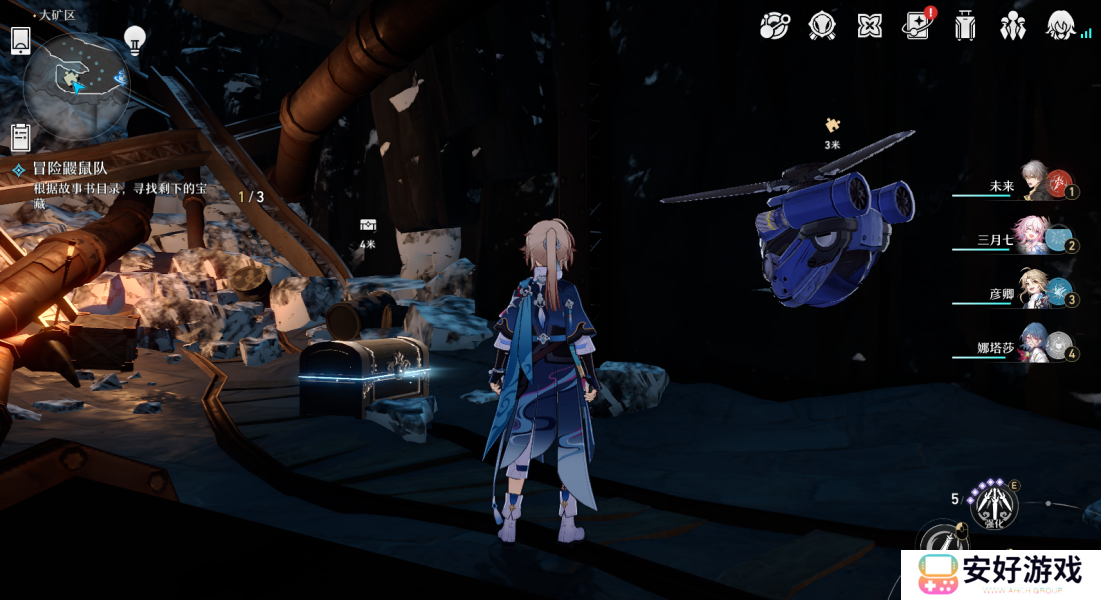1101x600 pixels.
Task: Open the clipboard mission log icon
Action: (20, 137)
